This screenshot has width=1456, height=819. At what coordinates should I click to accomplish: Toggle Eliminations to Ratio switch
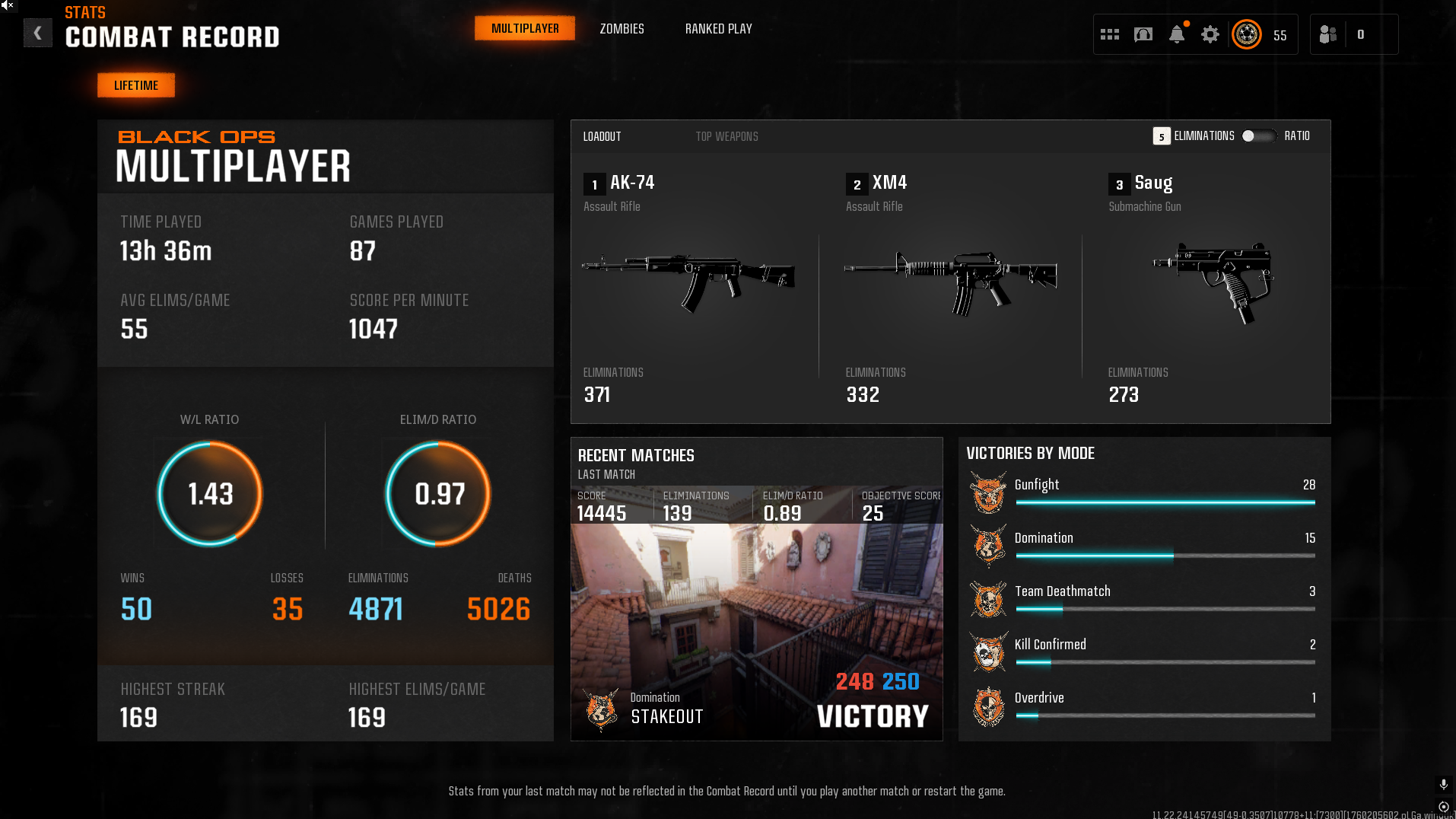point(1258,136)
